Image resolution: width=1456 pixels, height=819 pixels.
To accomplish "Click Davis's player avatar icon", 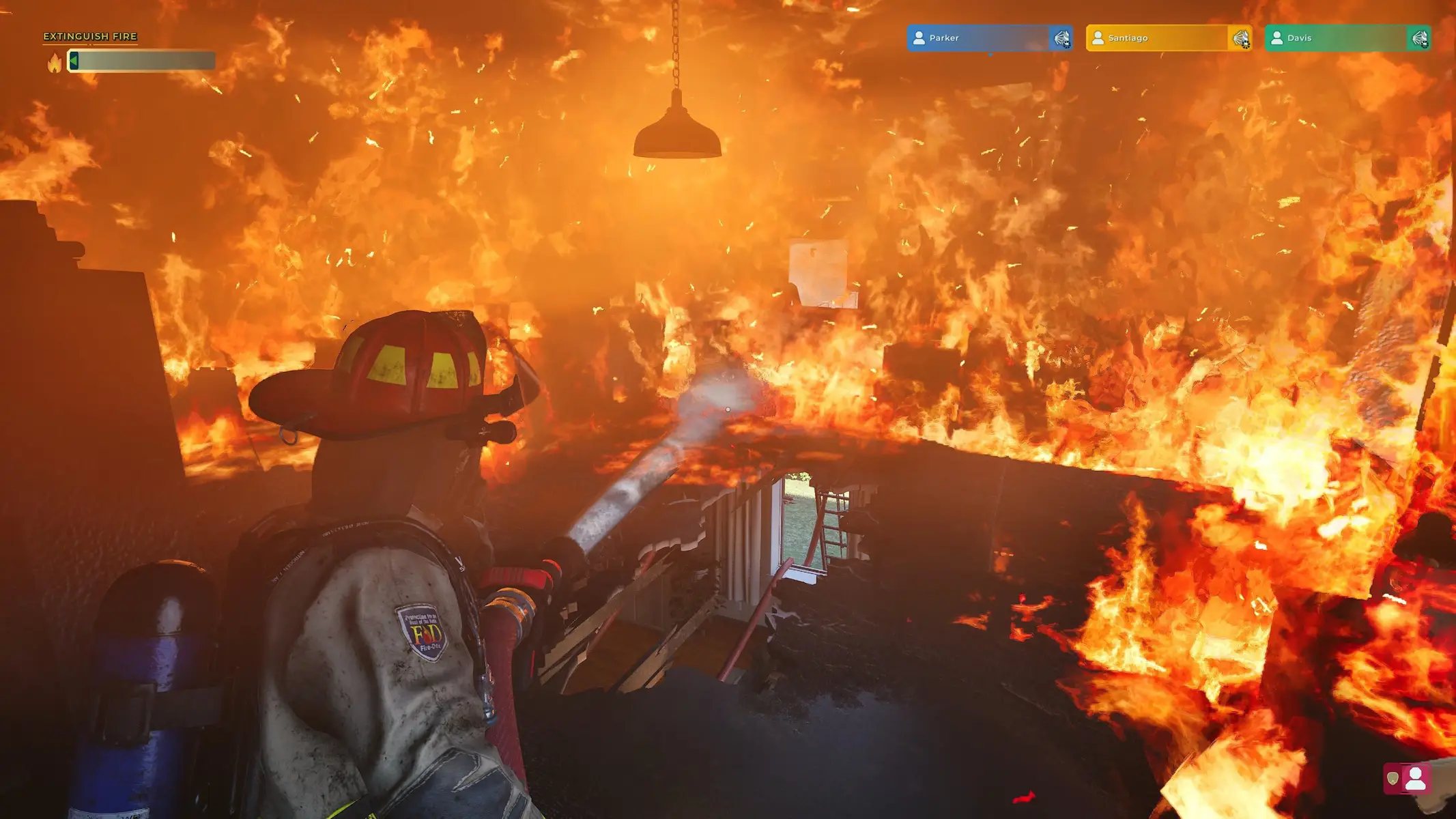I will tap(1277, 38).
